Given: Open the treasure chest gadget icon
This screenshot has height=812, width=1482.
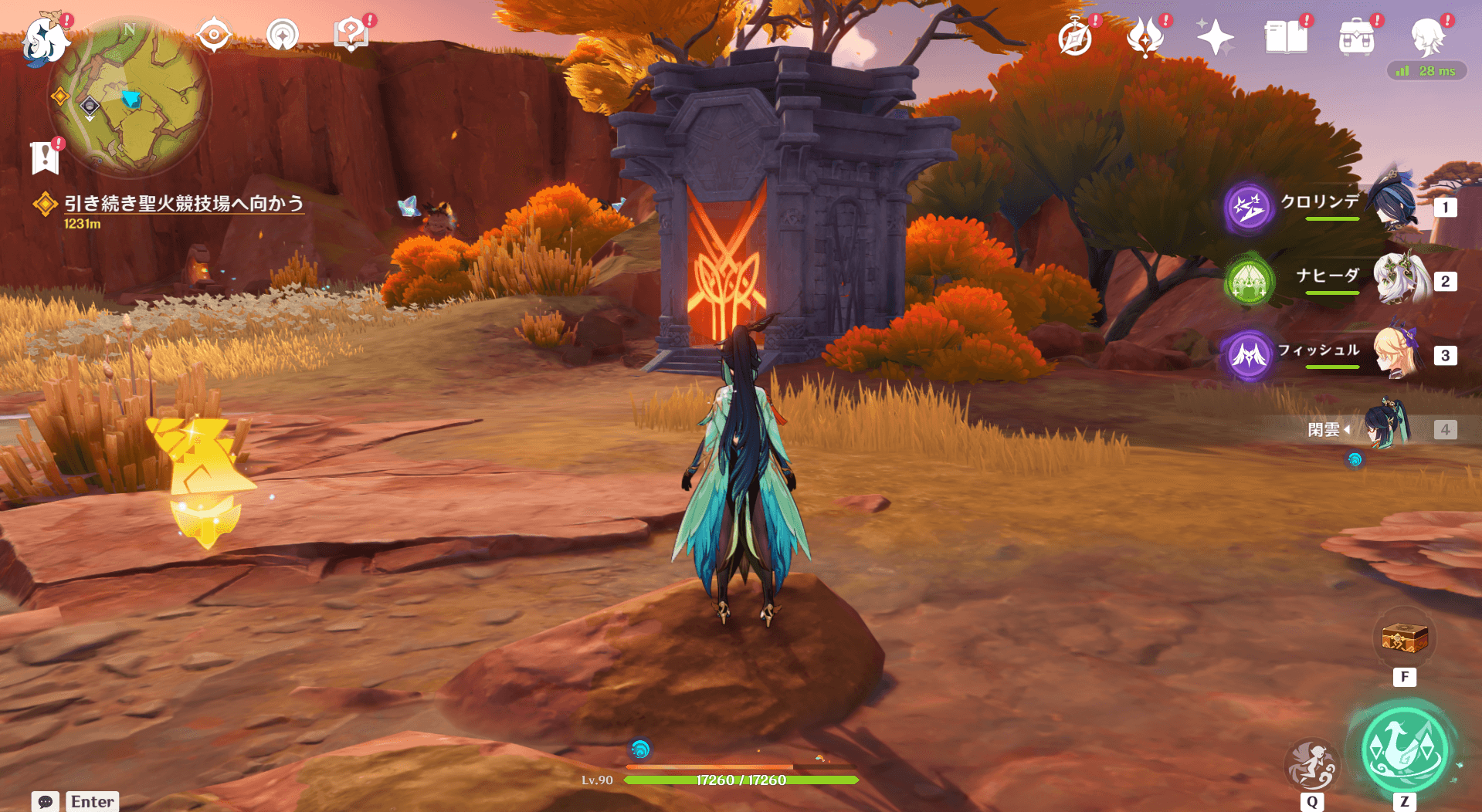Looking at the screenshot, I should (1404, 639).
